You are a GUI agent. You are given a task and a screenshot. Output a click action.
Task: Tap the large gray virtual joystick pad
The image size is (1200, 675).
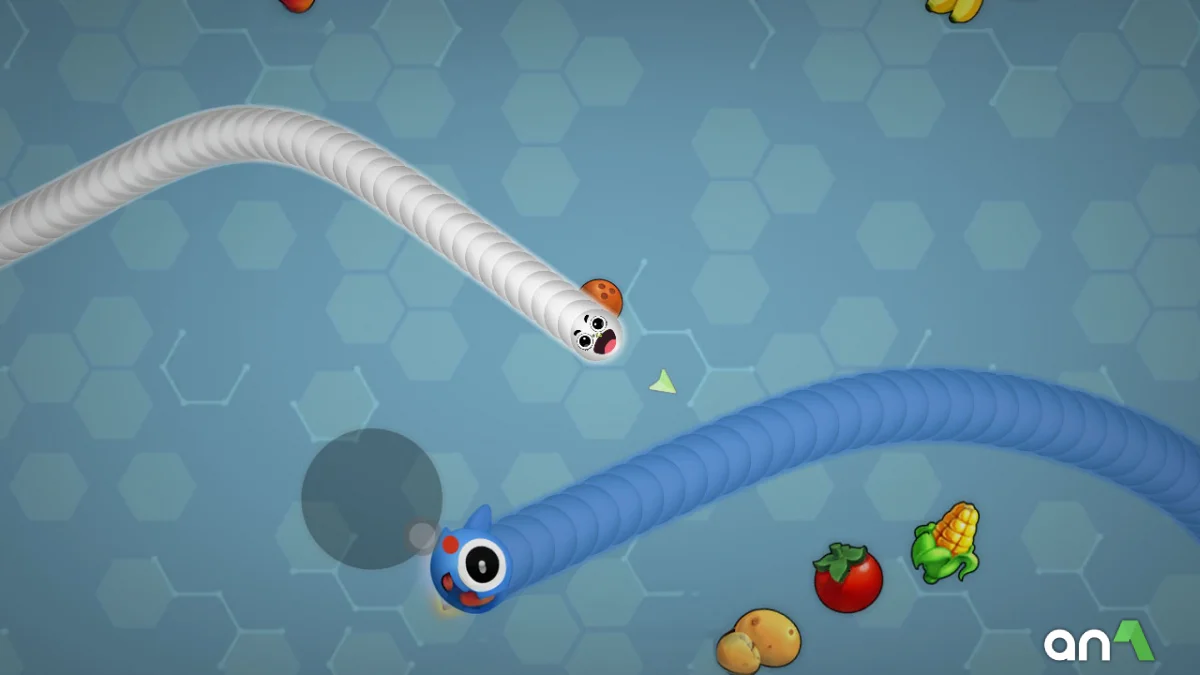tap(371, 498)
